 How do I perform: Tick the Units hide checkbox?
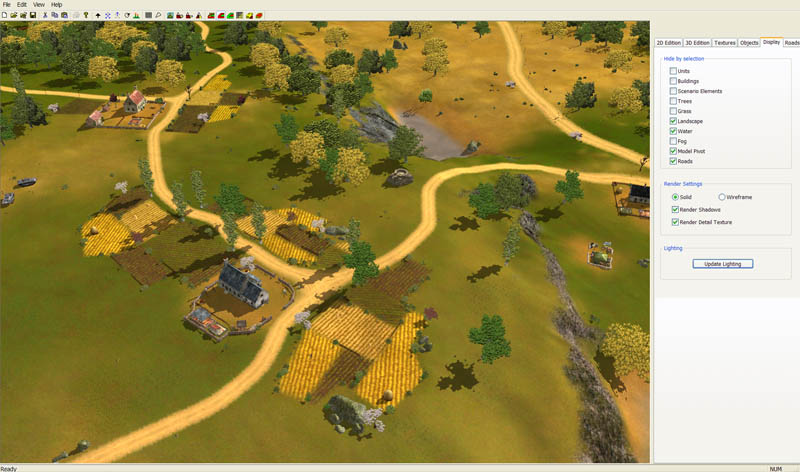point(673,71)
